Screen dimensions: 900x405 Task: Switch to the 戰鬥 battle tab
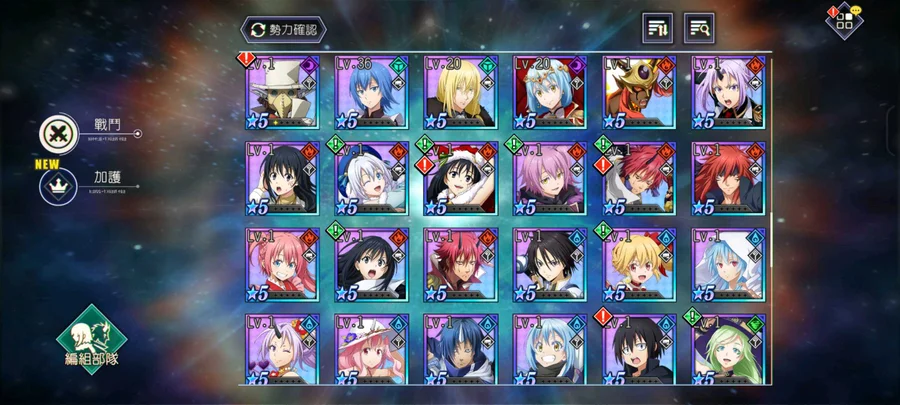(55, 133)
